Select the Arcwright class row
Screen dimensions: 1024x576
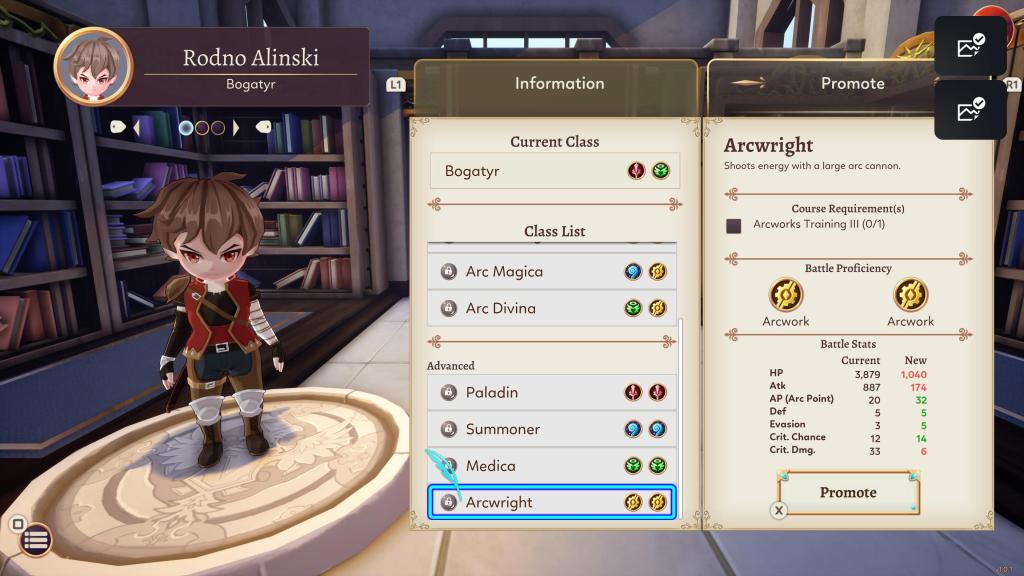coord(552,502)
